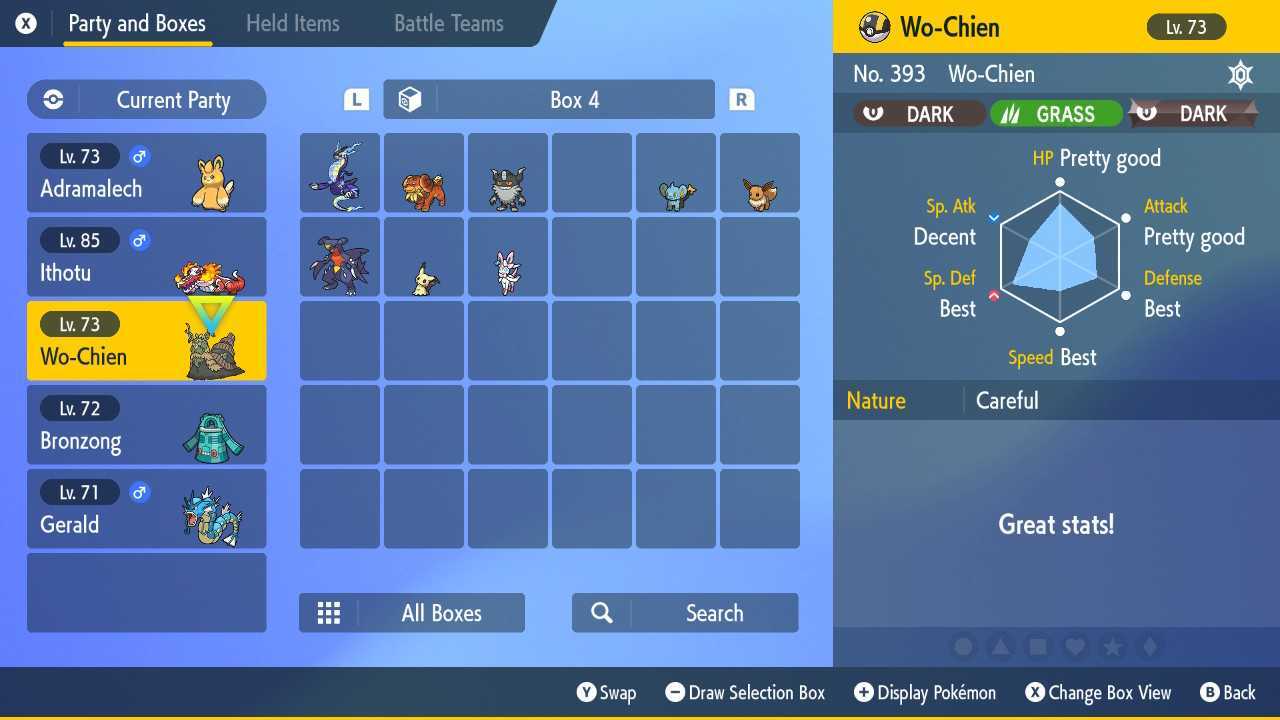Viewport: 1280px width, 720px height.
Task: Toggle the heart marking for Wo-Chien
Action: pyautogui.click(x=1077, y=647)
